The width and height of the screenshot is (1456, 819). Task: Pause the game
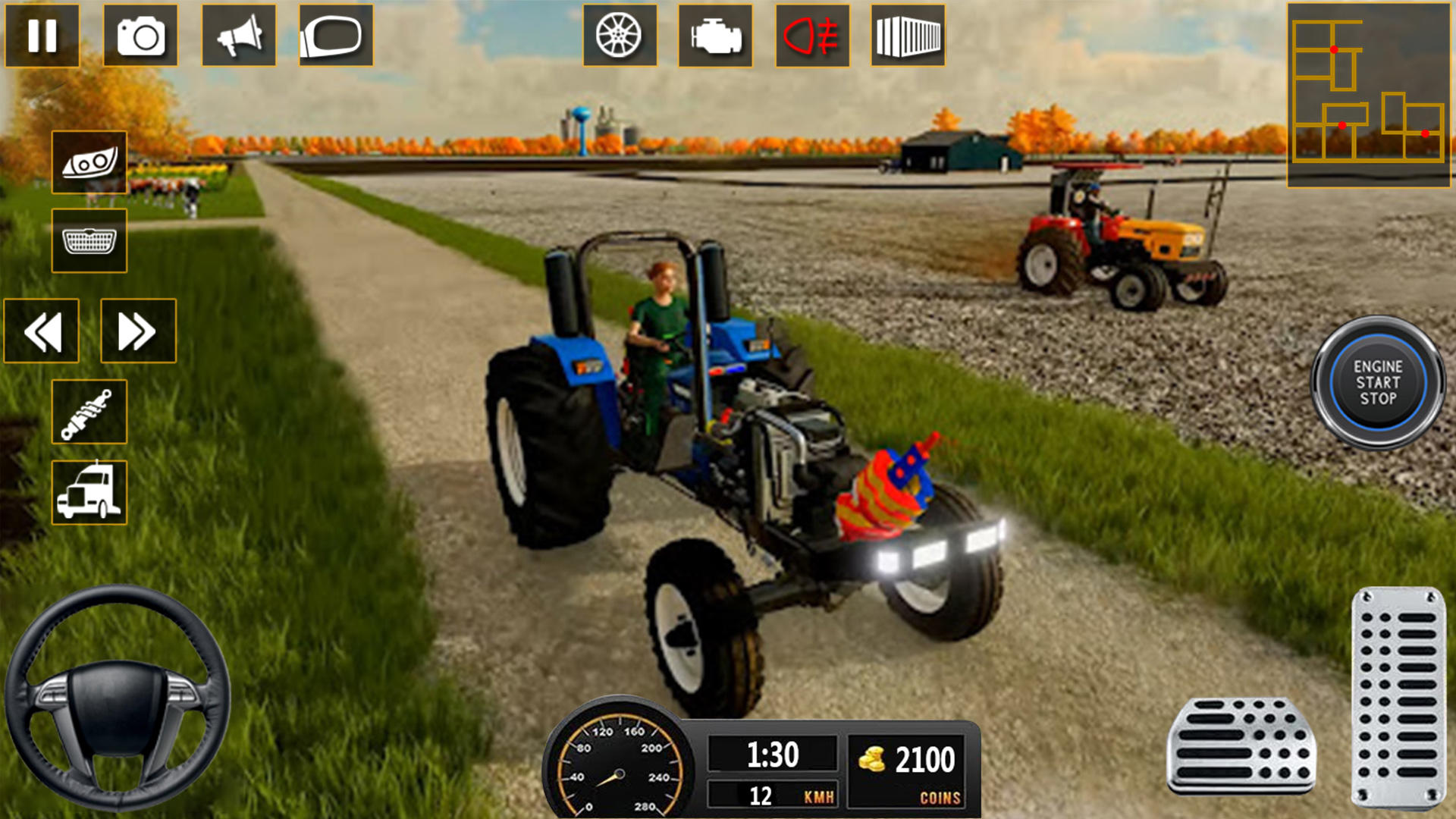[x=43, y=36]
